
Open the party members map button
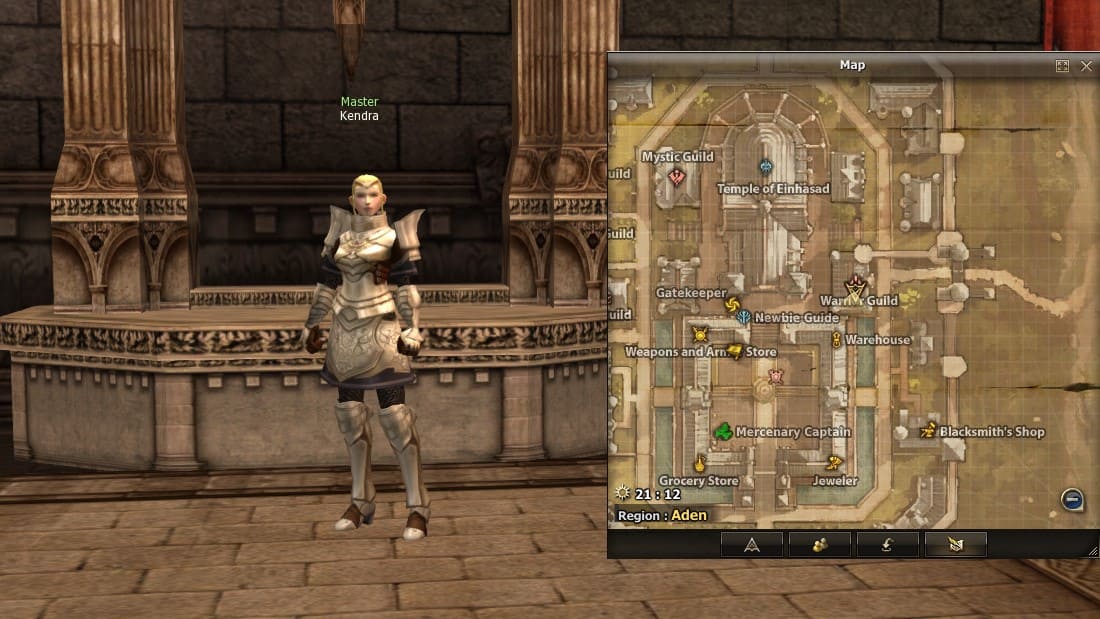(819, 545)
